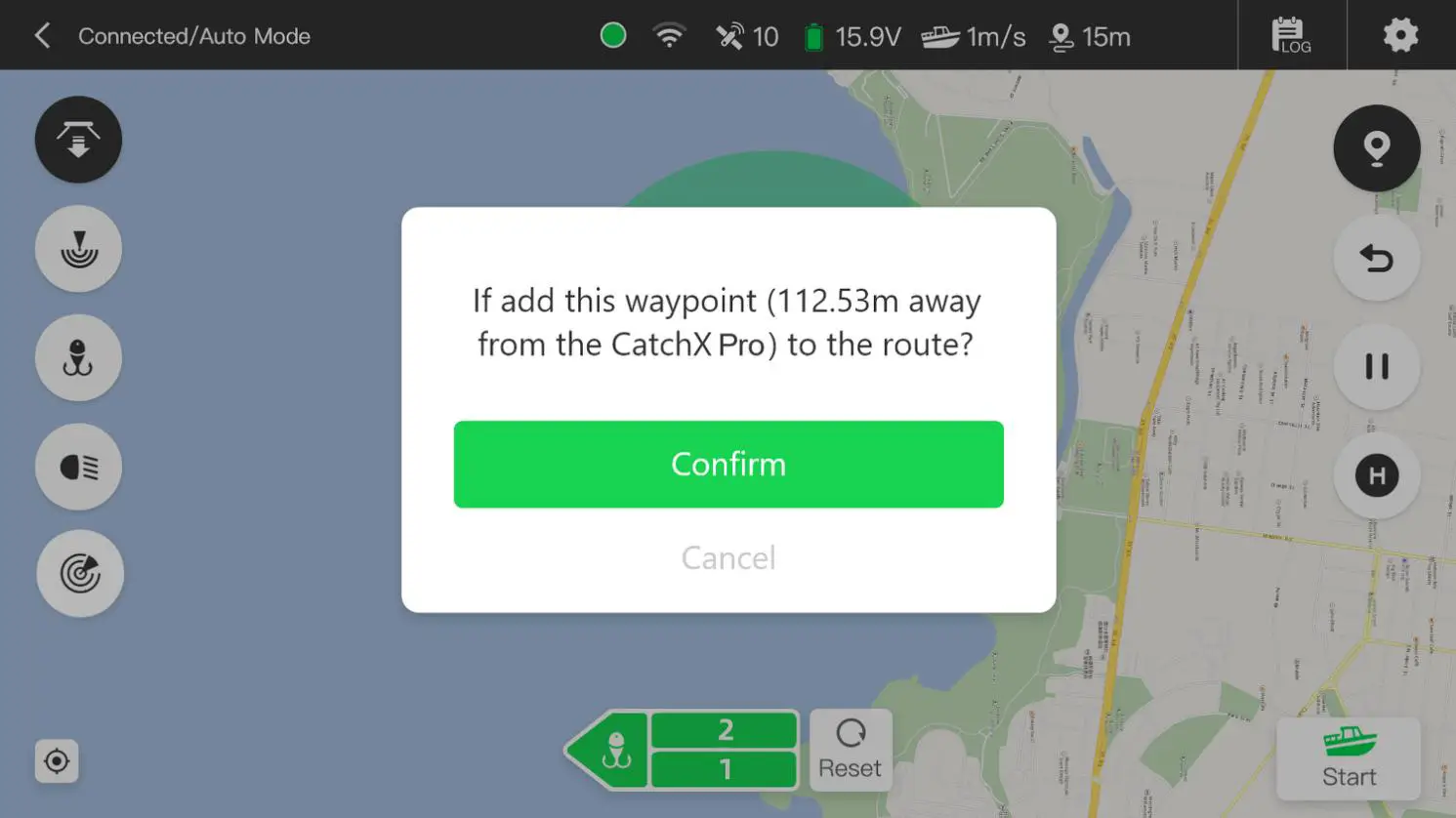Go back using the top-left arrow
1456x818 pixels.
click(x=41, y=35)
